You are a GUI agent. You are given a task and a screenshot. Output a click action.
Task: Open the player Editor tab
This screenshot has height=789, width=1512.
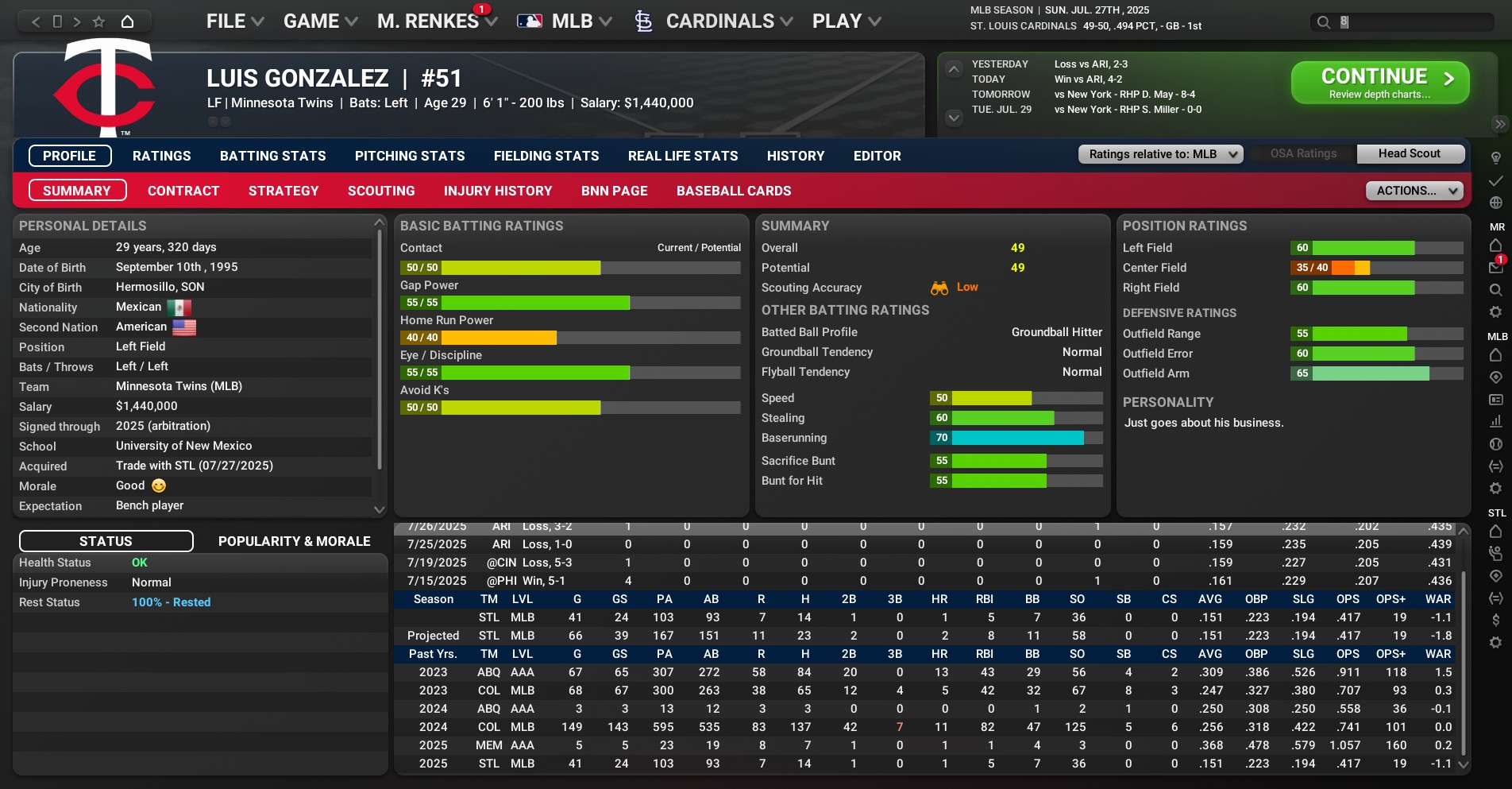click(x=877, y=156)
